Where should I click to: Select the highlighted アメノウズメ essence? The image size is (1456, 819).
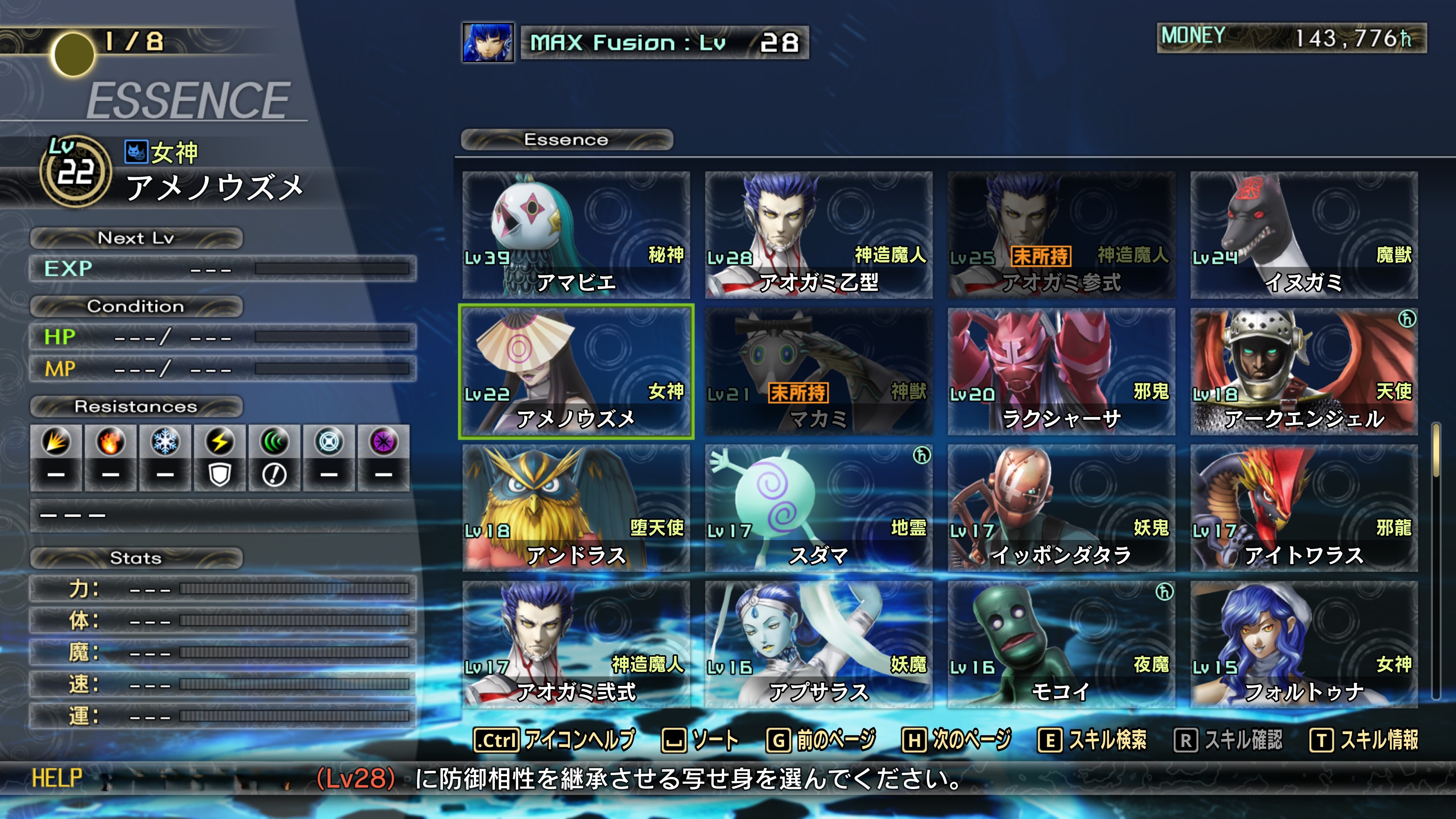[x=576, y=371]
